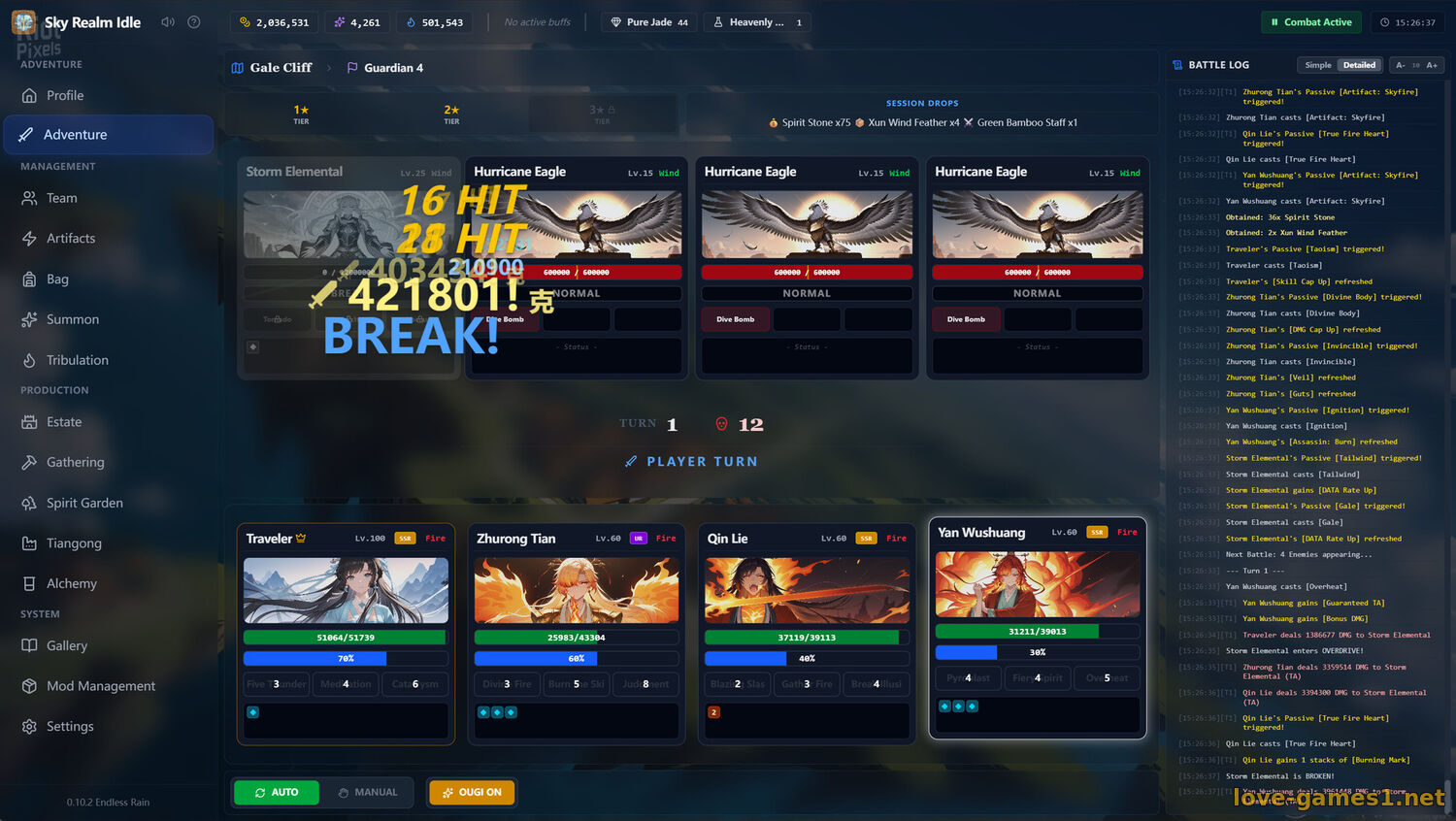The width and height of the screenshot is (1456, 821).
Task: Select the Detailed battle log view
Action: pyautogui.click(x=1359, y=65)
